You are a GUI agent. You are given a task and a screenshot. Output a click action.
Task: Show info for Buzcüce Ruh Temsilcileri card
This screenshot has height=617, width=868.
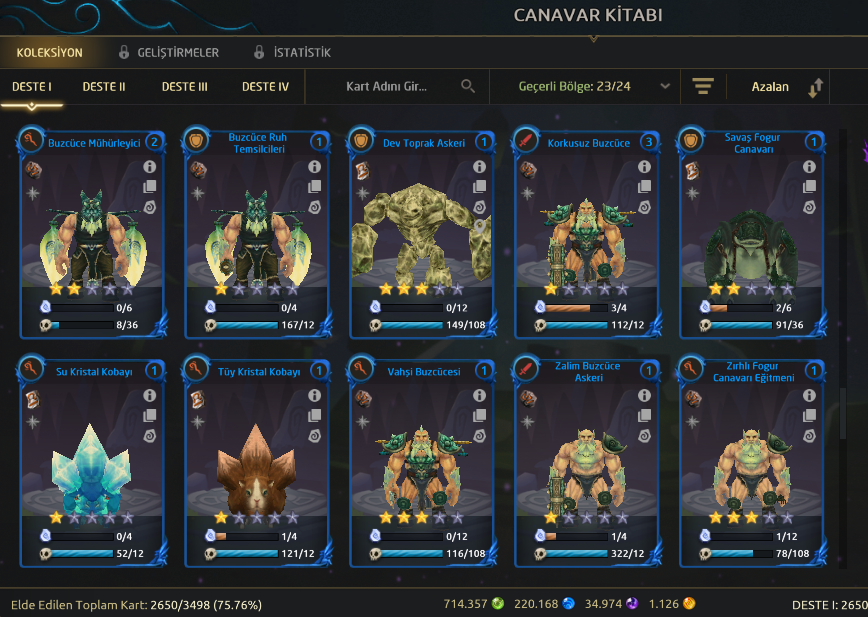point(314,167)
